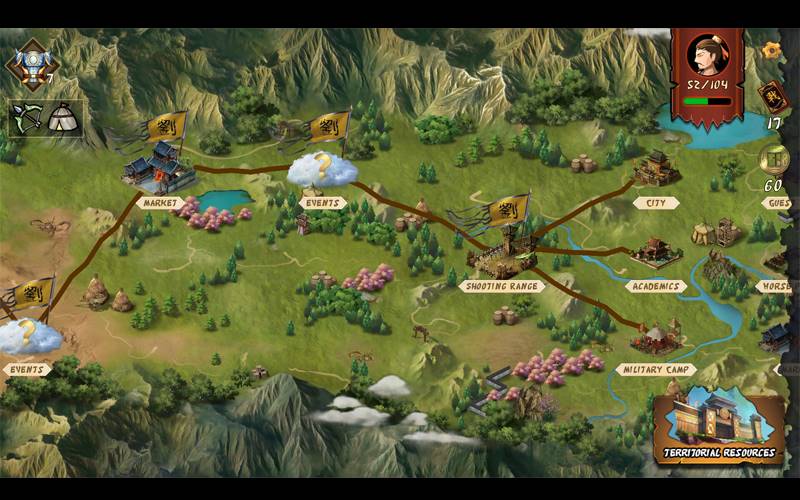Select the bow and arrow icon
The image size is (800, 500).
coord(26,118)
